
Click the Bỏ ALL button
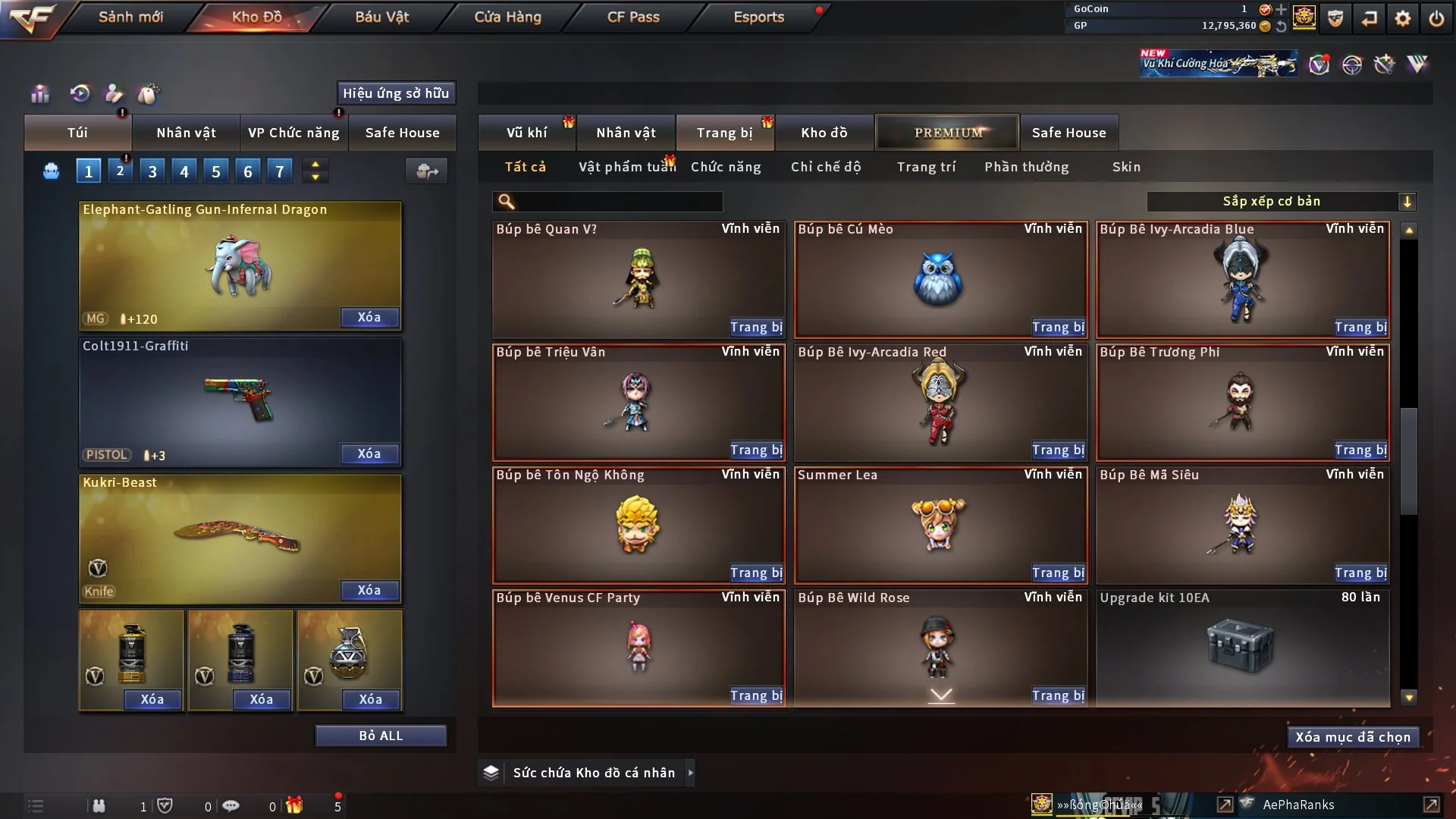pos(381,736)
